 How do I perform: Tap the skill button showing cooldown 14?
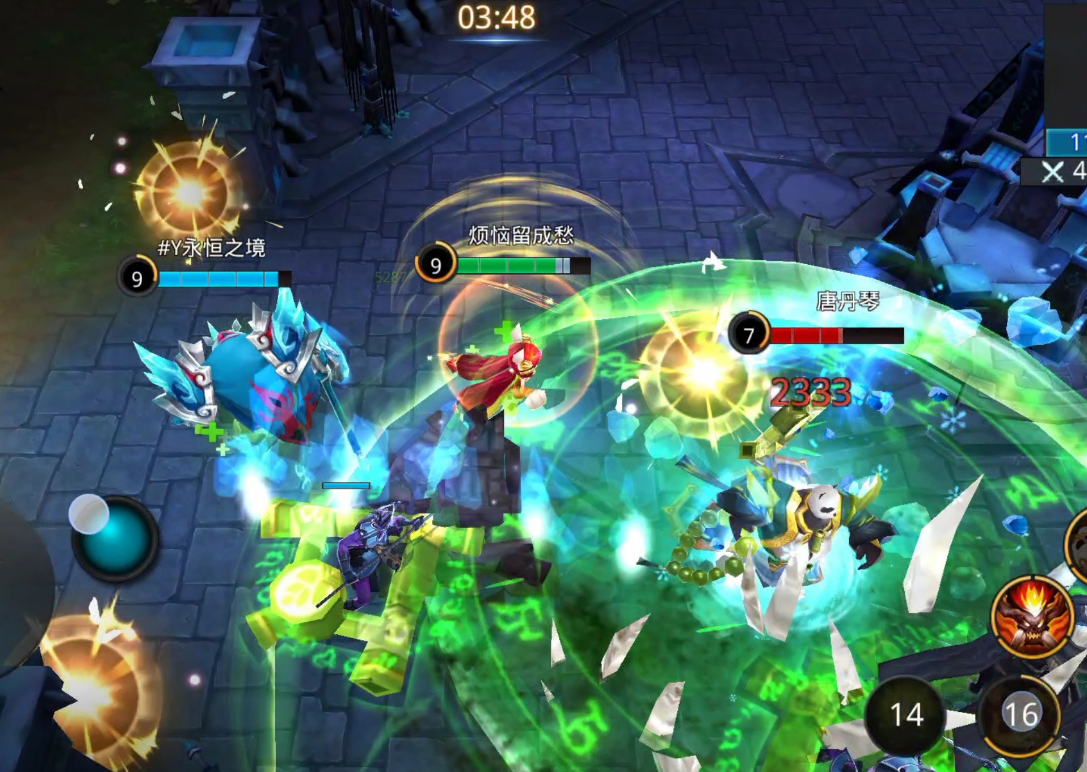click(x=906, y=715)
